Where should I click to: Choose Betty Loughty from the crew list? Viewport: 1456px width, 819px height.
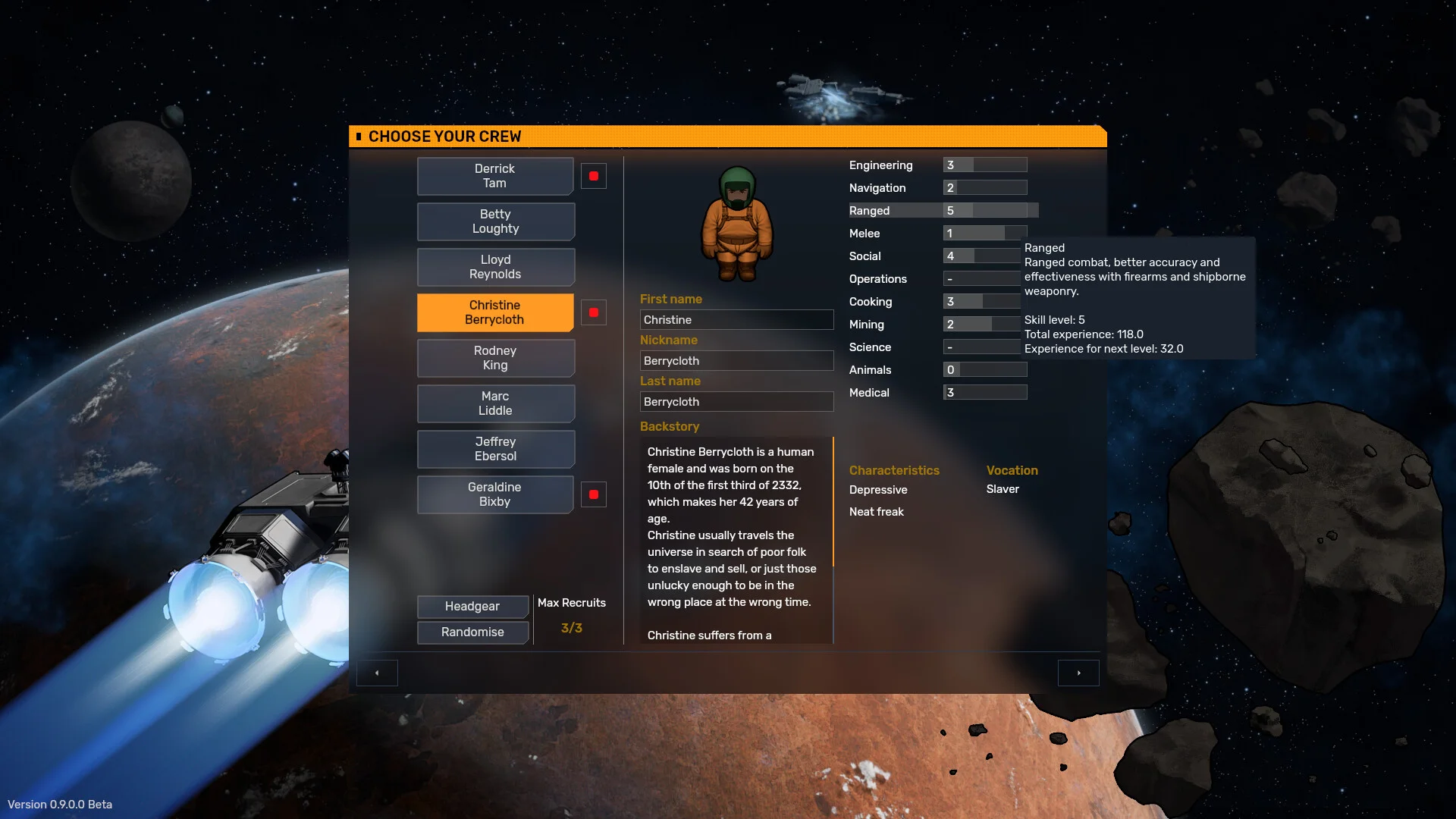[495, 221]
